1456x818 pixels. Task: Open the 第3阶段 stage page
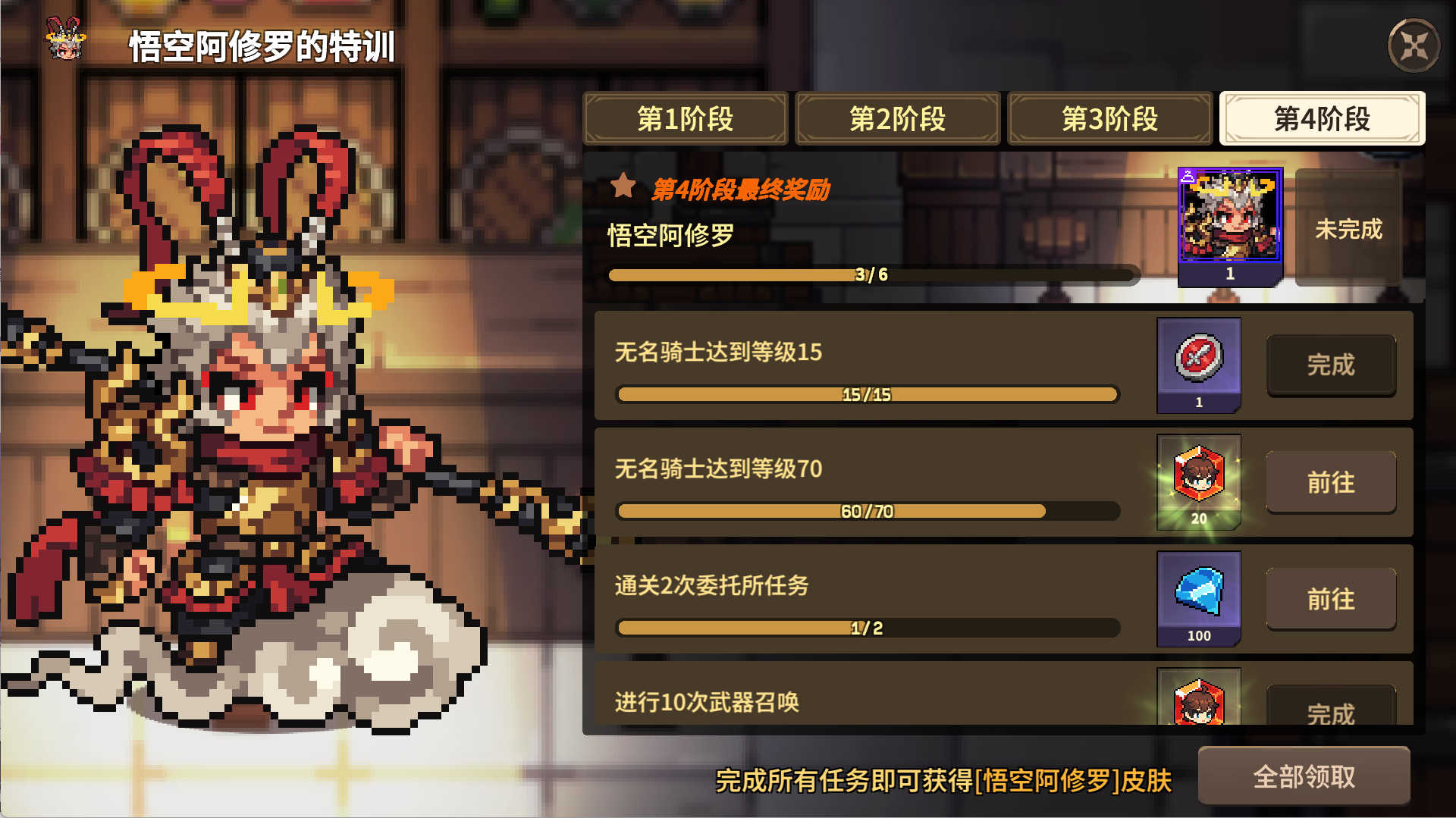pyautogui.click(x=1109, y=119)
